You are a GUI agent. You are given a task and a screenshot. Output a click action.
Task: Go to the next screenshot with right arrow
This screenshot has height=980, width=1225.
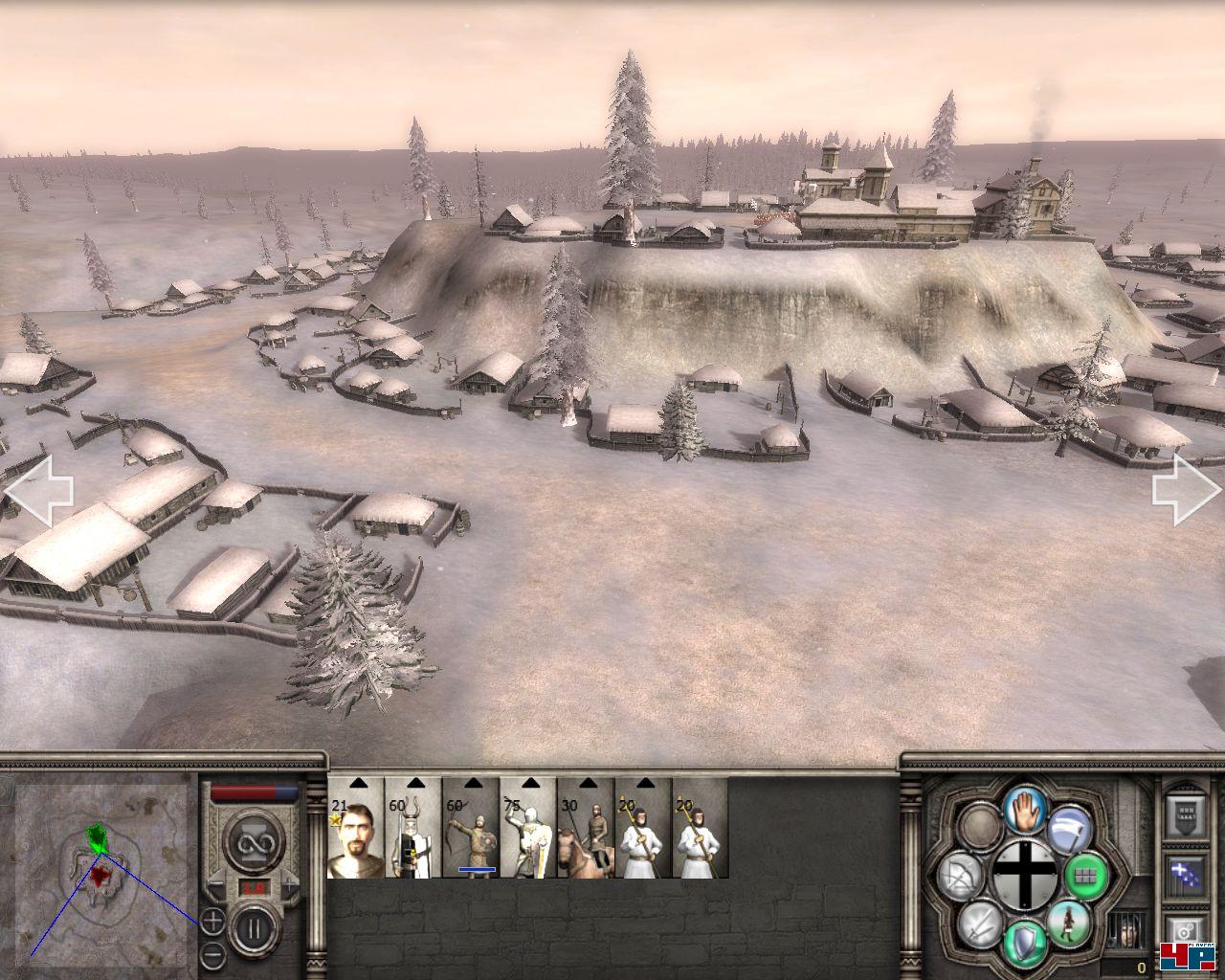coord(1187,490)
